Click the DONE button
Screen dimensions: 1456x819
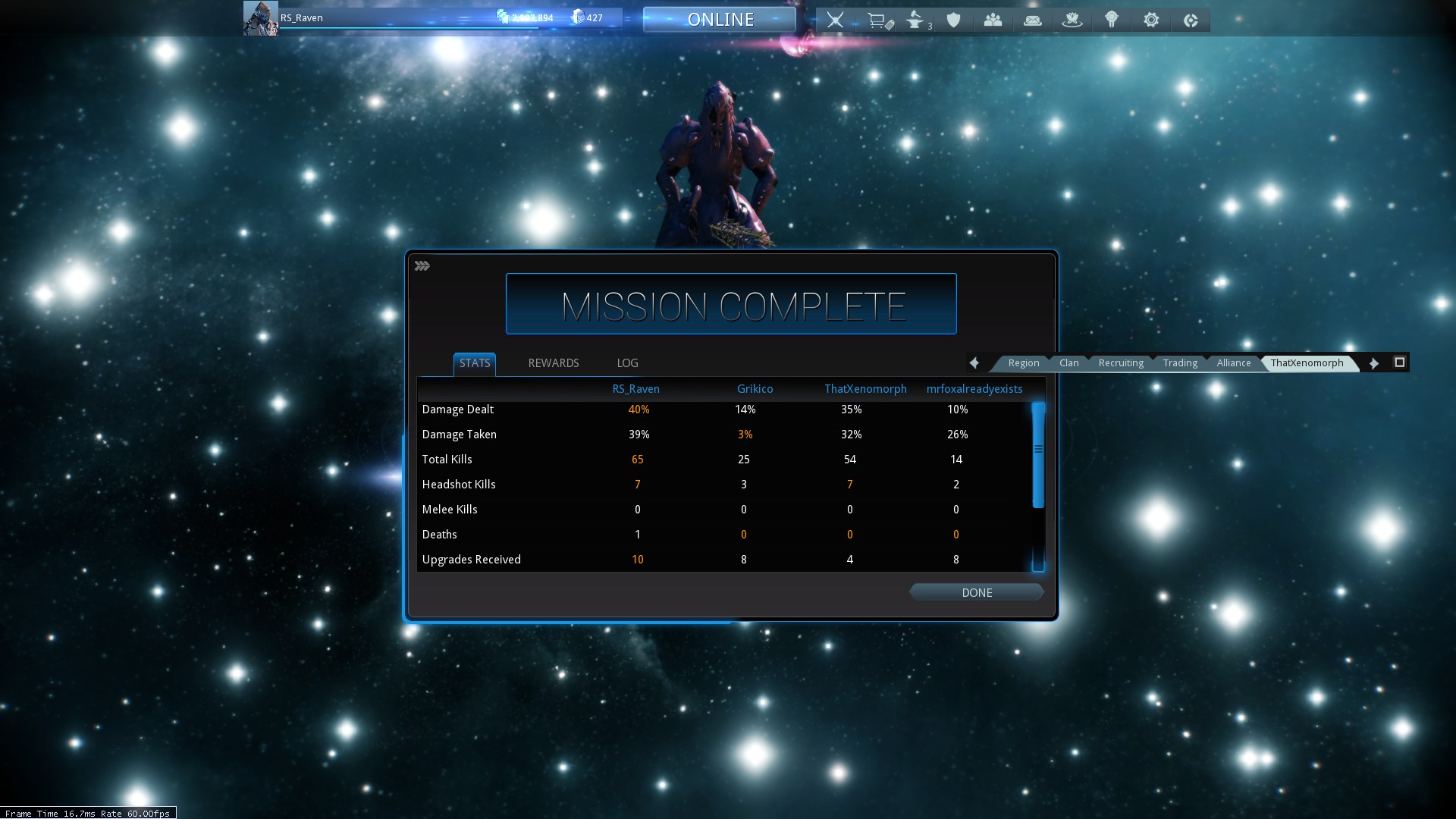977,593
